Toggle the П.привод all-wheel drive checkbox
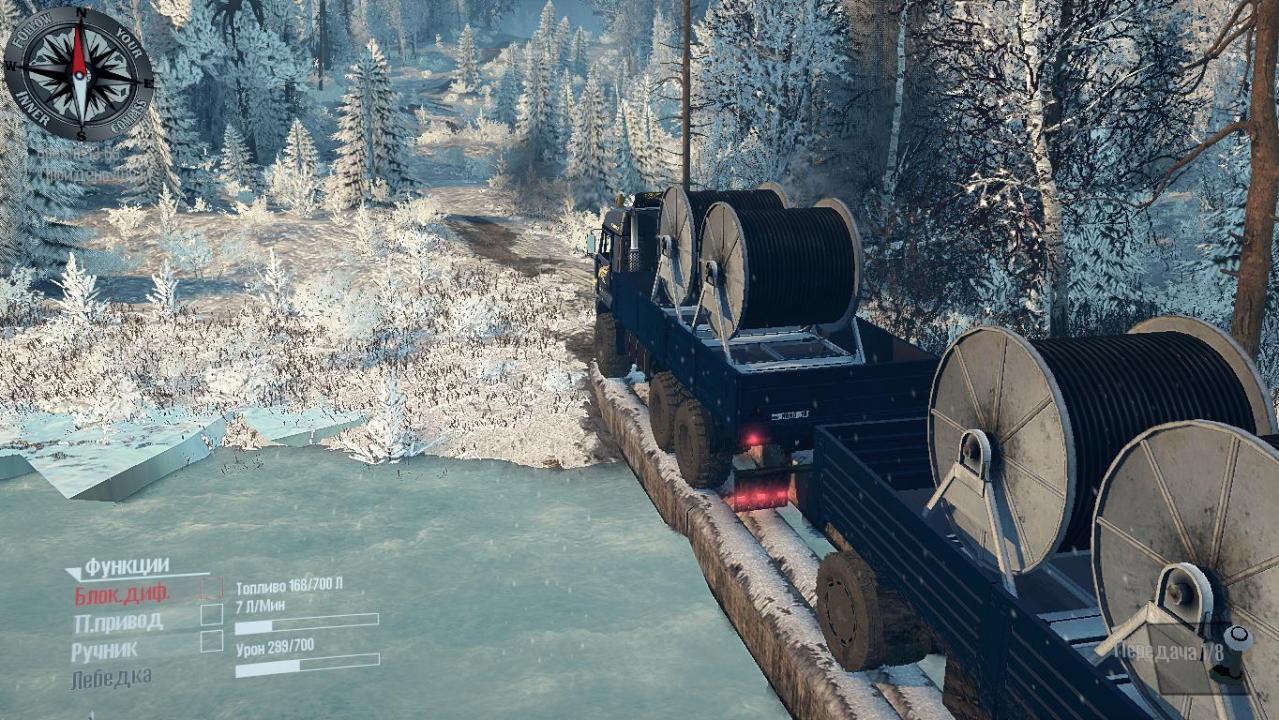 point(211,614)
